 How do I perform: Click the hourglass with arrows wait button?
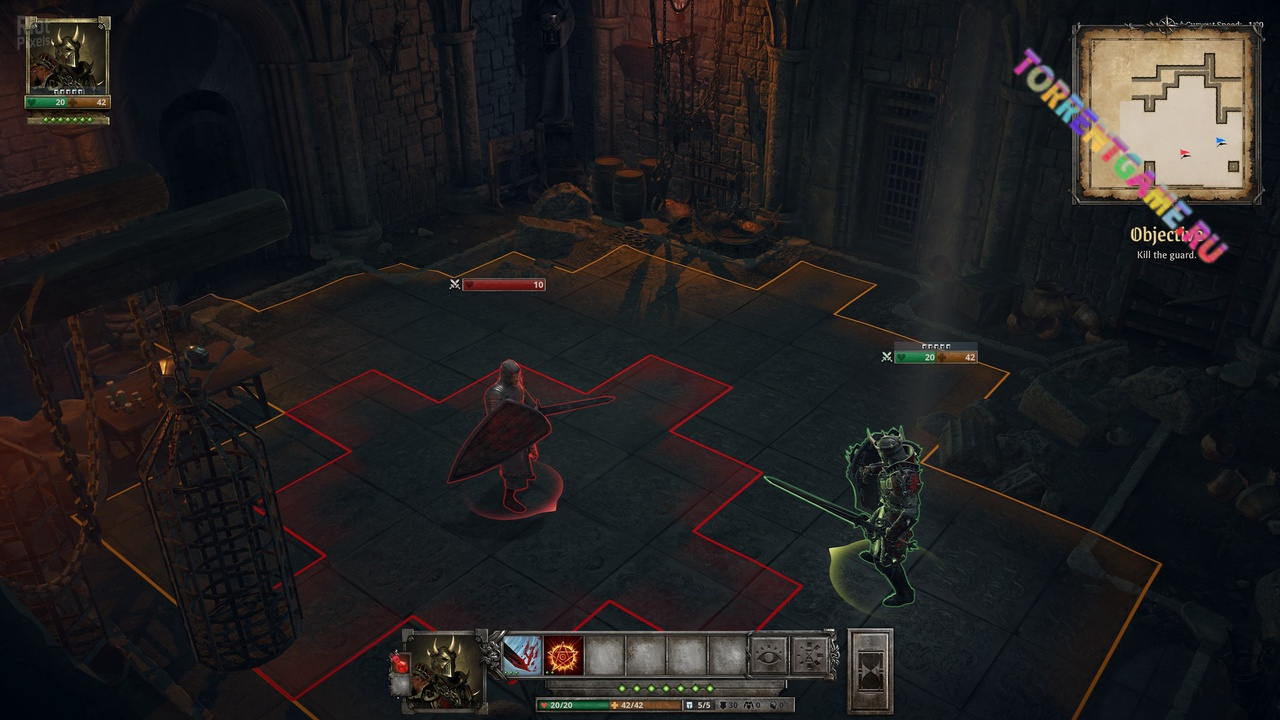811,656
